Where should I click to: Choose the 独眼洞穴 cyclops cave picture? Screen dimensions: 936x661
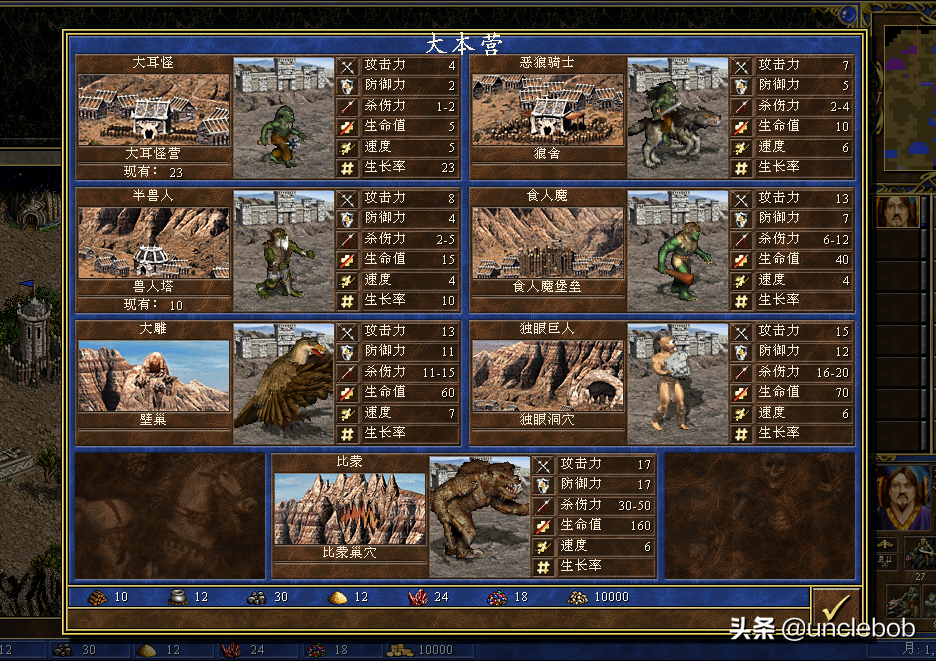[547, 375]
